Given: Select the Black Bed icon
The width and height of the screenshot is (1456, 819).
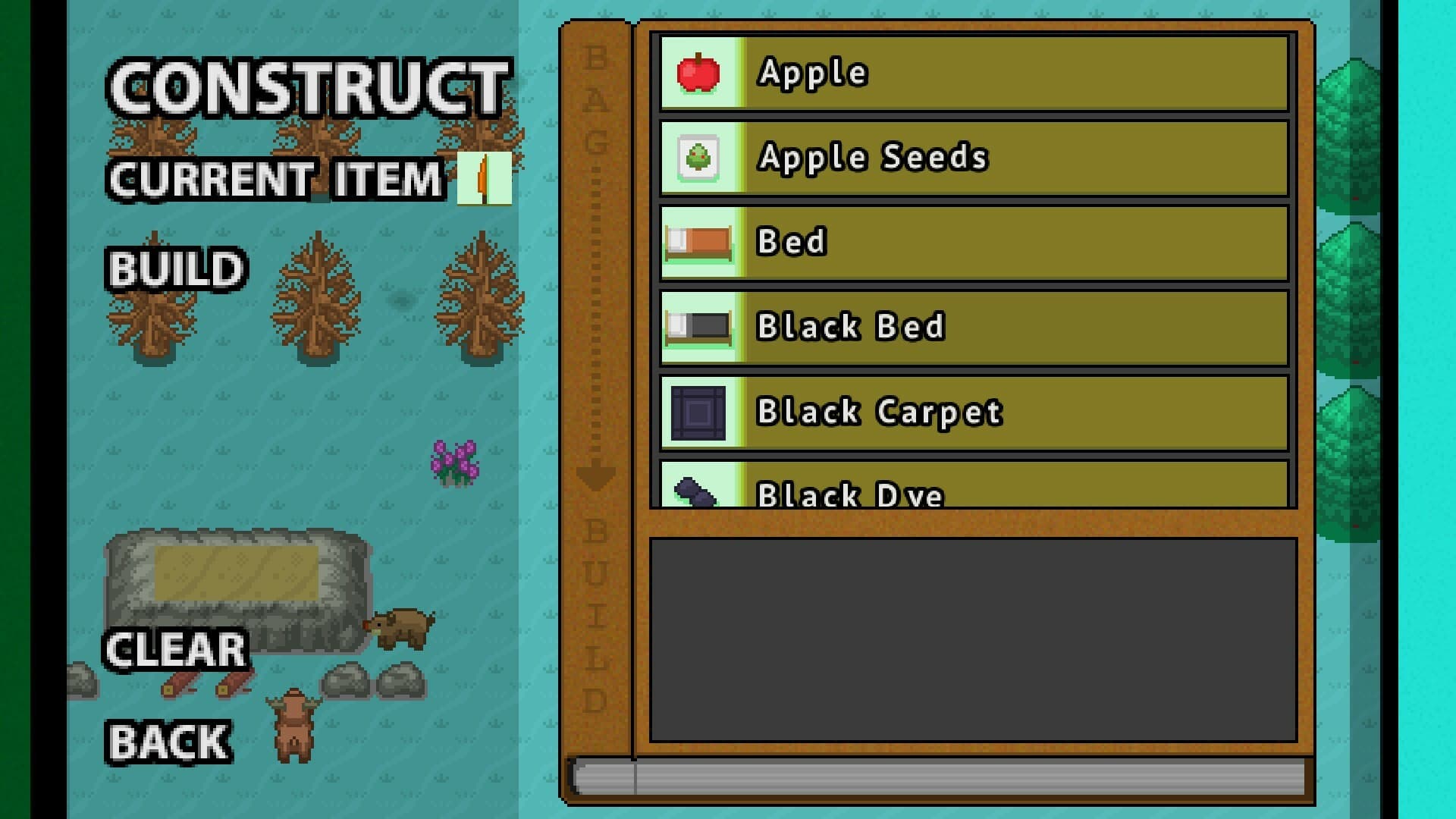Looking at the screenshot, I should [698, 327].
